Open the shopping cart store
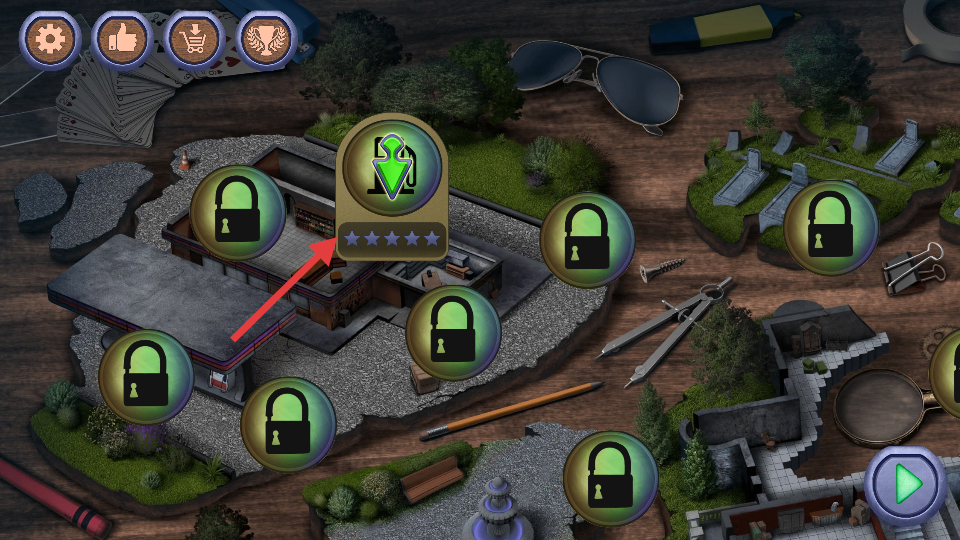The height and width of the screenshot is (540, 960). click(194, 39)
